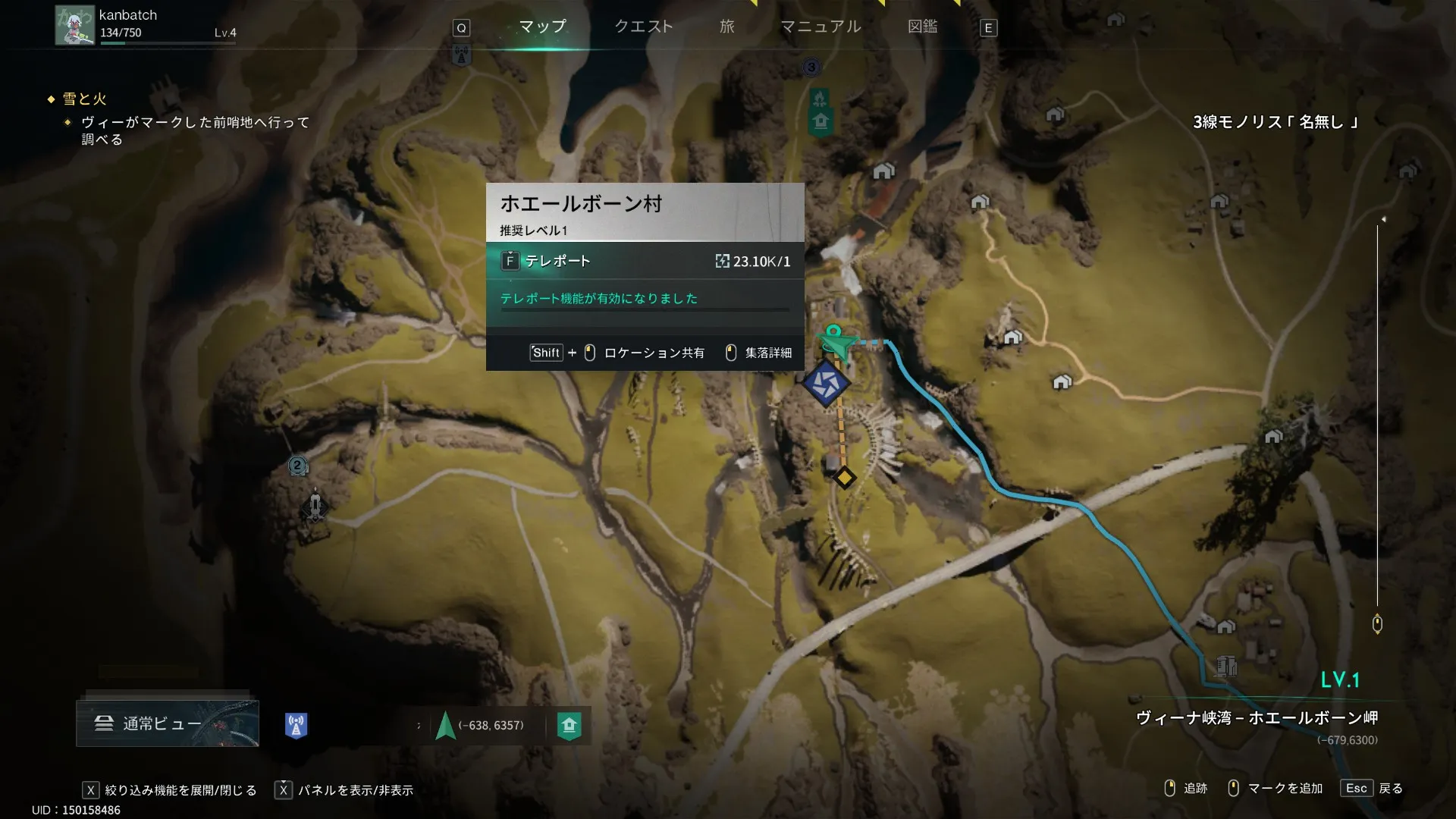
Task: Click the signal tower marker at top of map
Action: [x=461, y=55]
